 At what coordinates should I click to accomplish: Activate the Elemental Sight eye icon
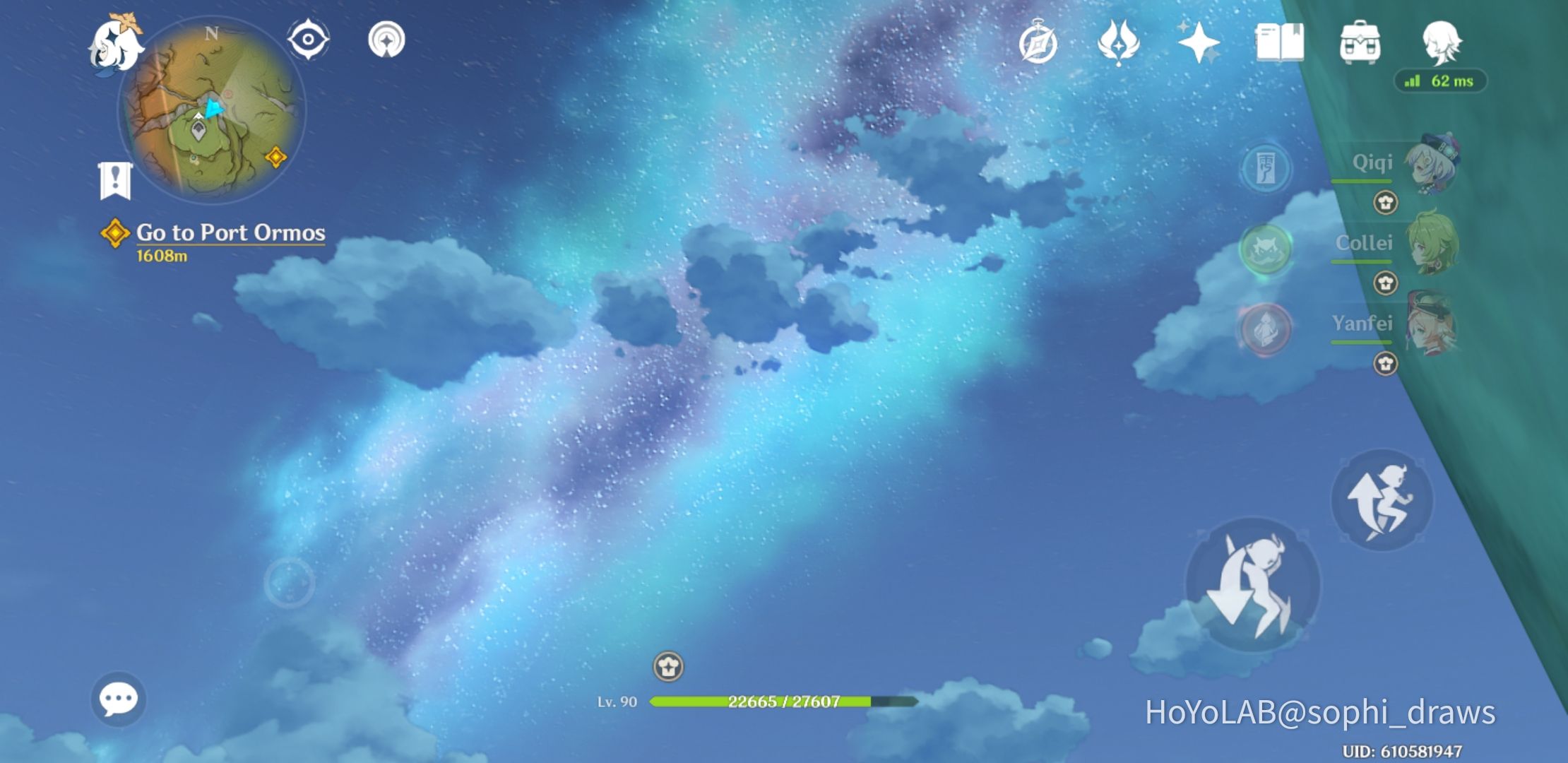[x=307, y=40]
